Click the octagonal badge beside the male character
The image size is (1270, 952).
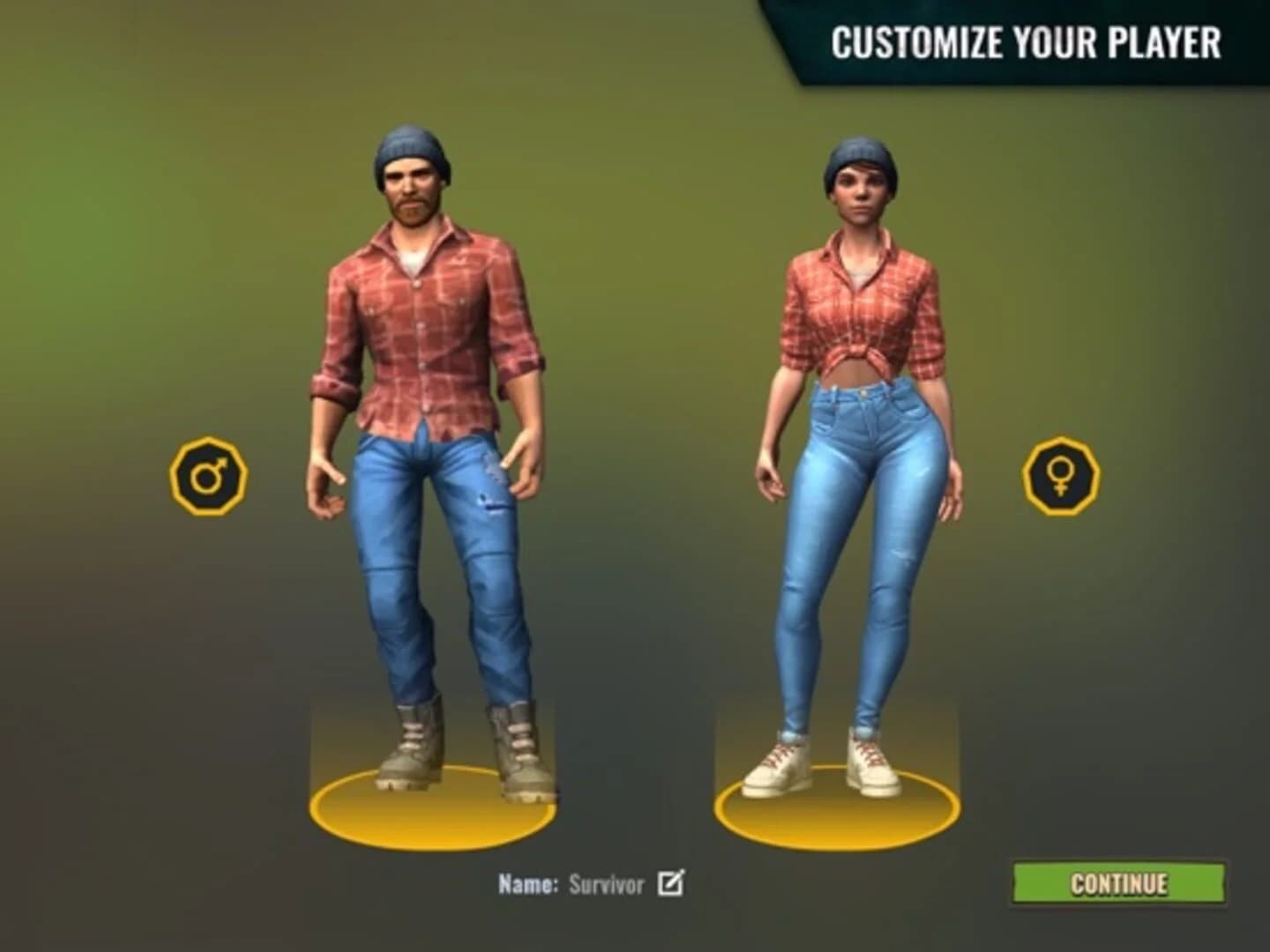(210, 473)
